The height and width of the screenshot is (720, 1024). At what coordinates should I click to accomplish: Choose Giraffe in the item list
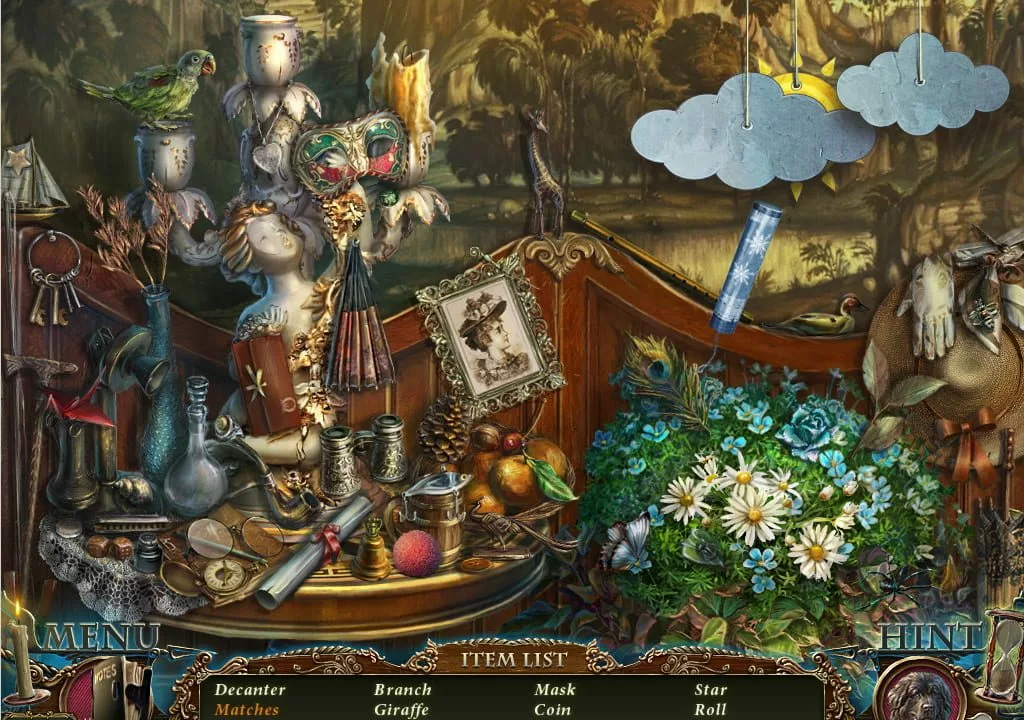(401, 710)
